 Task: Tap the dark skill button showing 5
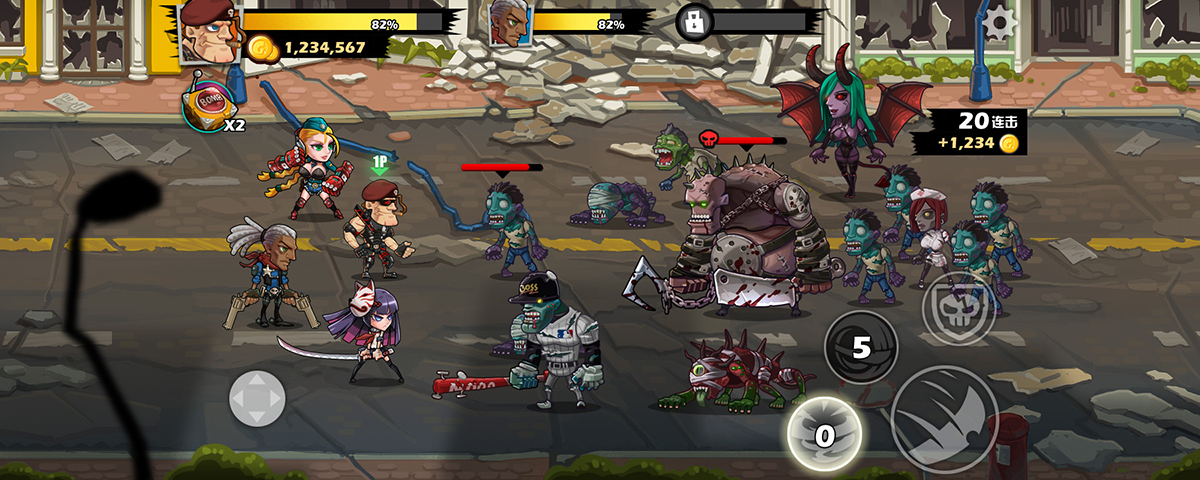coord(861,348)
